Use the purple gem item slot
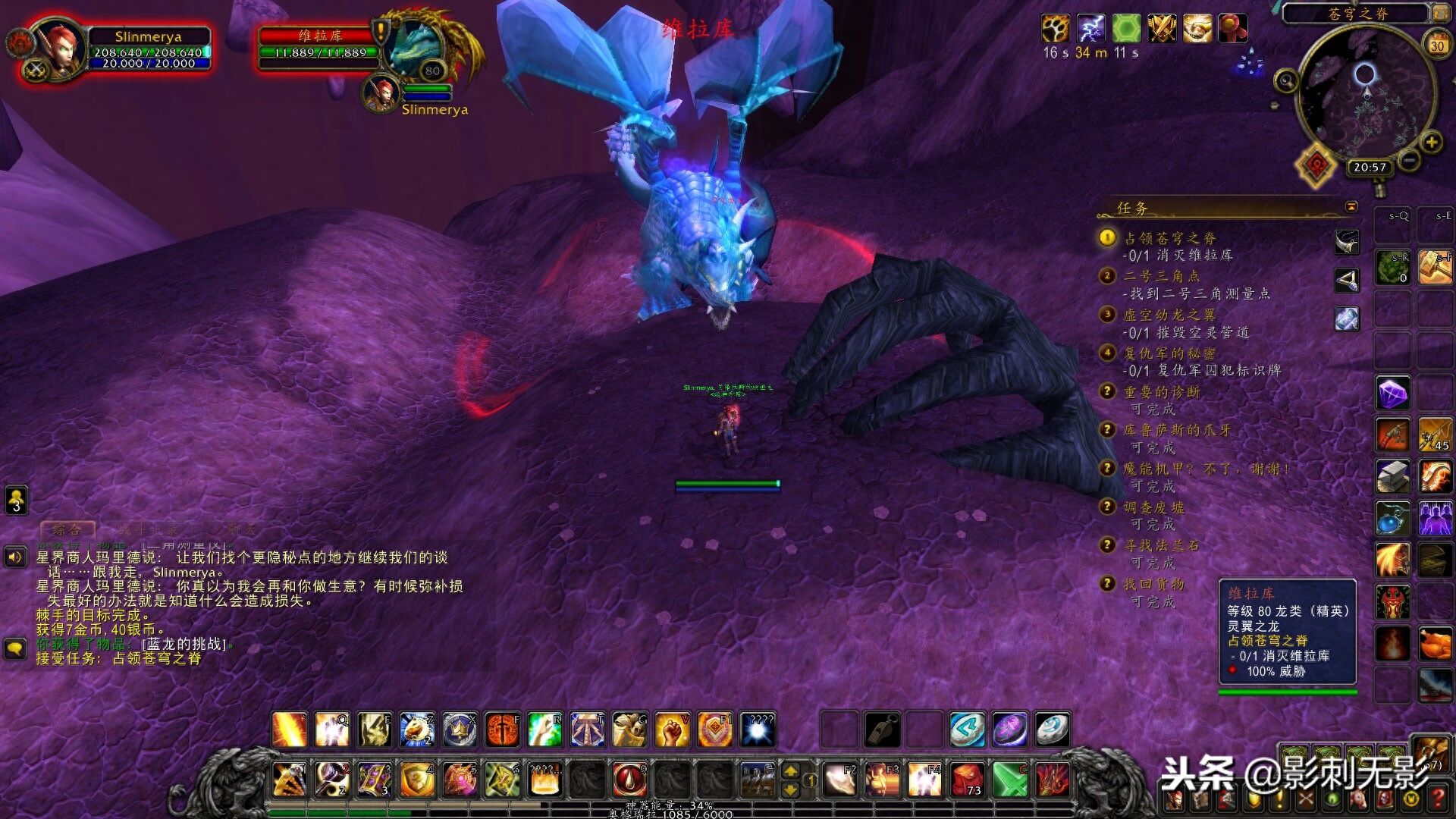The width and height of the screenshot is (1456, 819). pyautogui.click(x=1393, y=394)
